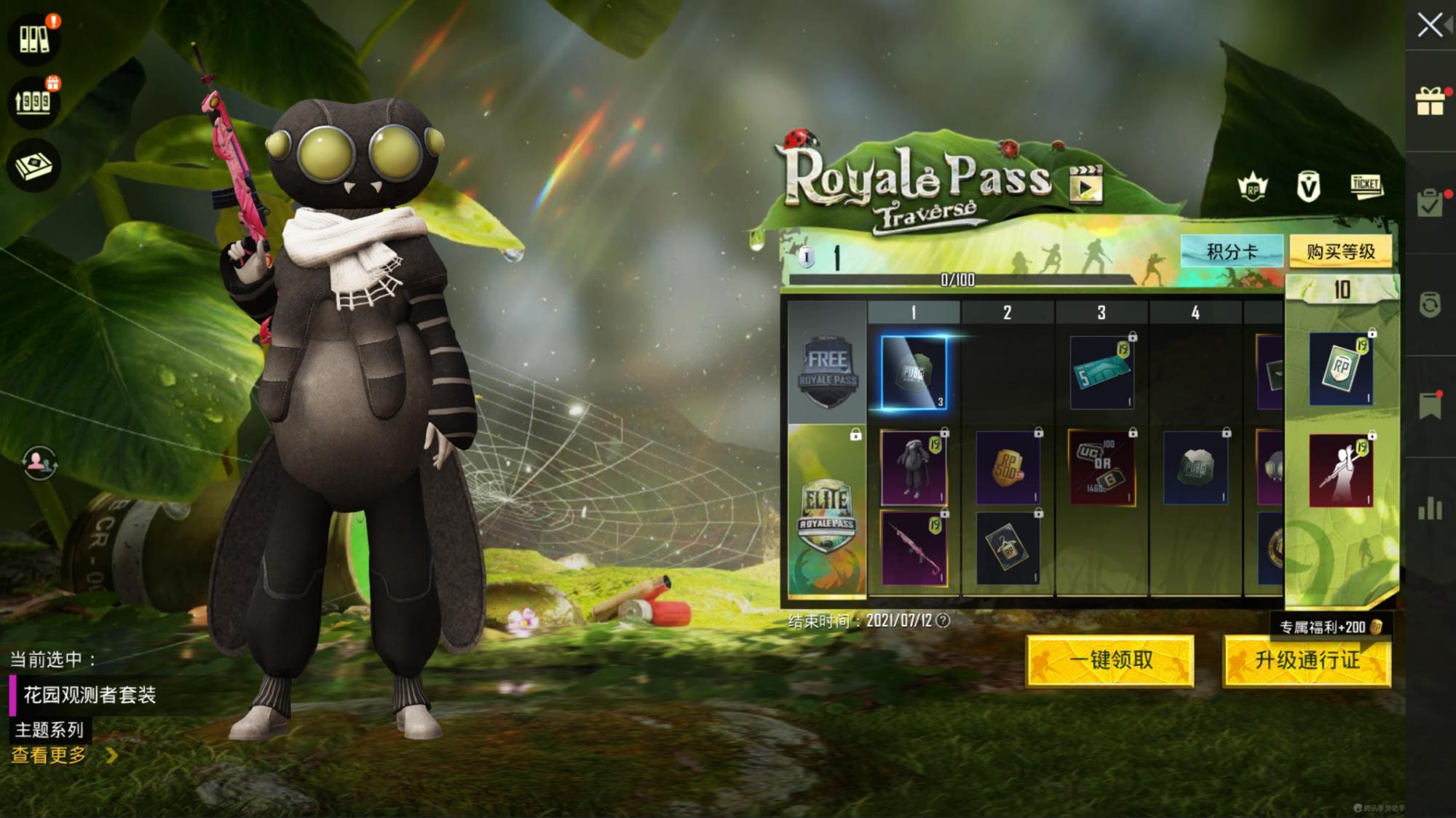Select the elite insect outfit reward
Image resolution: width=1456 pixels, height=818 pixels.
tap(914, 467)
